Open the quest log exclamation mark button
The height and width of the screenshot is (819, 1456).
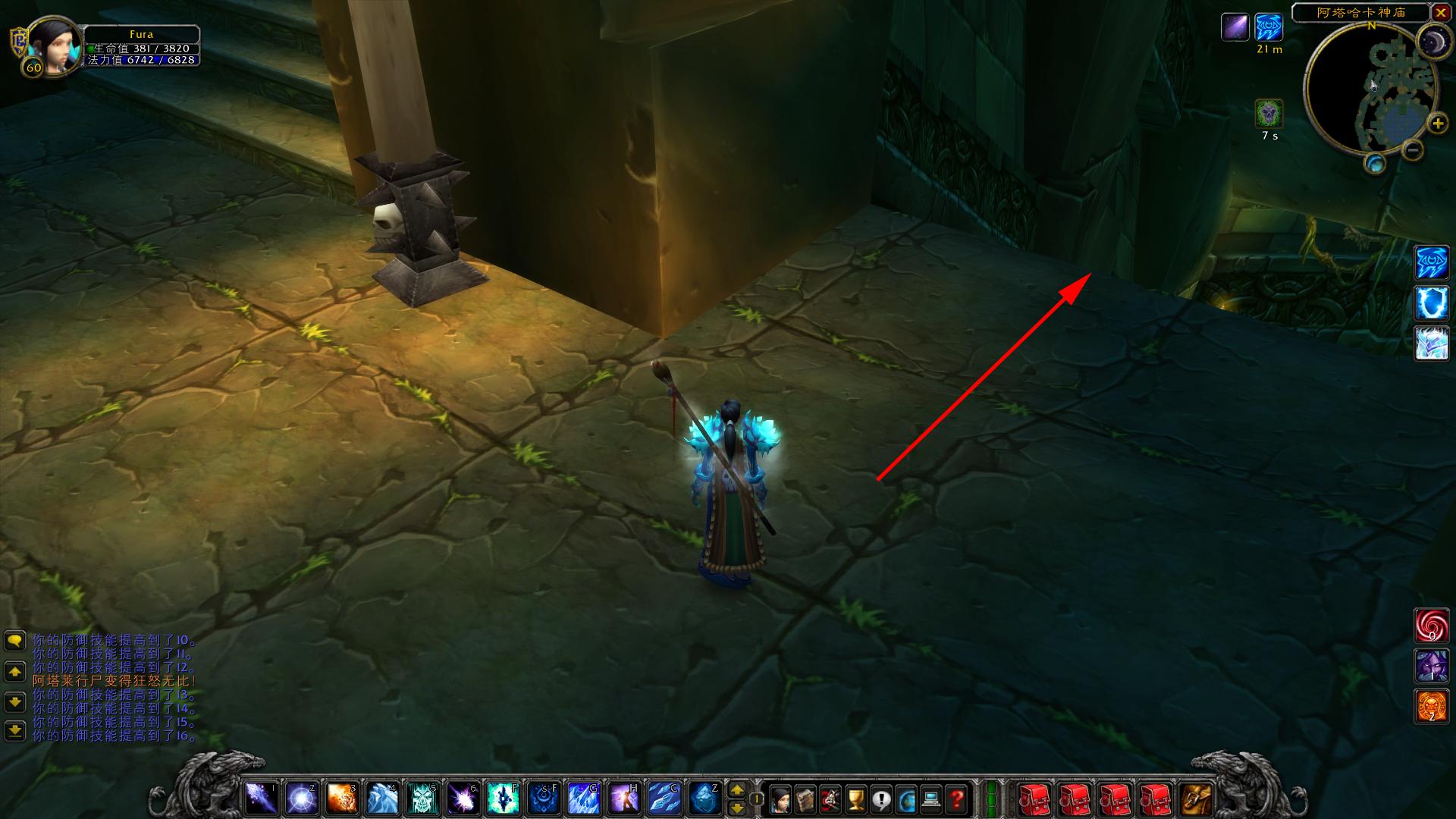click(x=880, y=799)
